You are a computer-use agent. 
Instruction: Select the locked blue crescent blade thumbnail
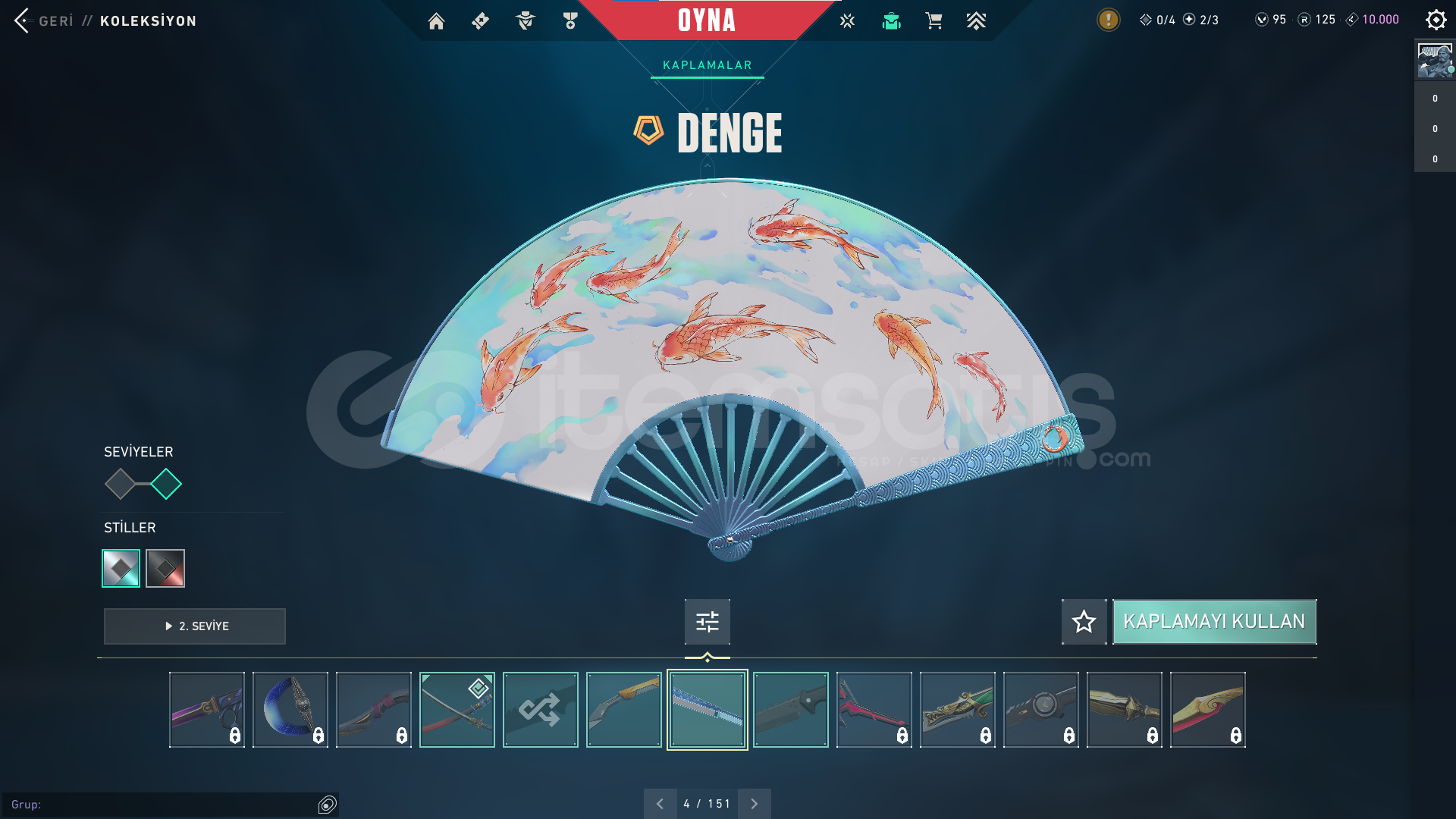[290, 710]
